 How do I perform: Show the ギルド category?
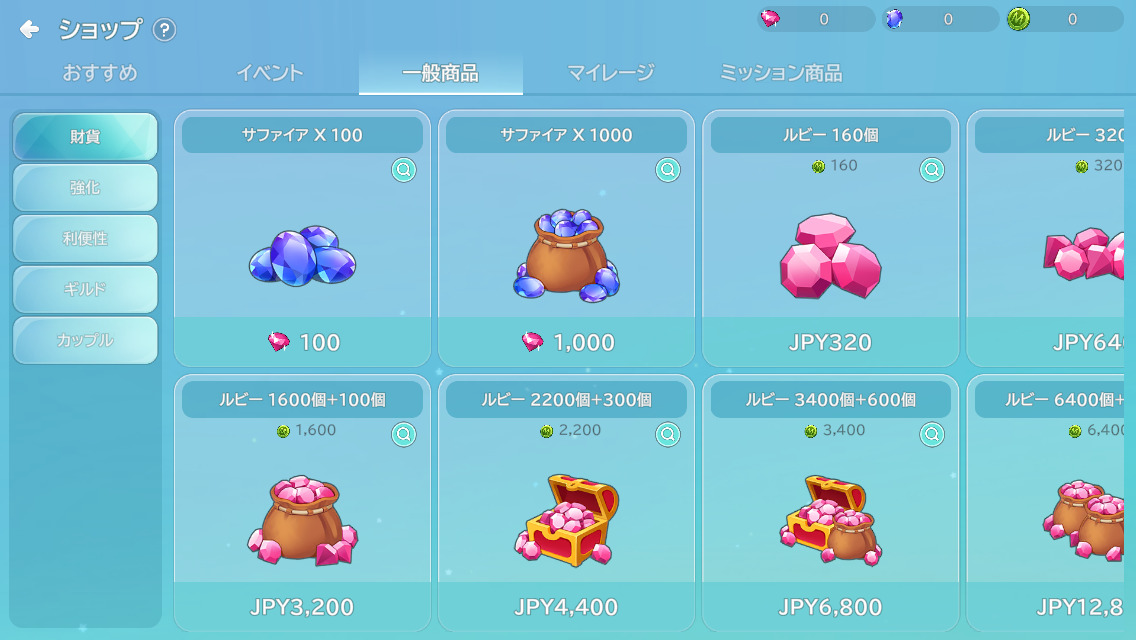pyautogui.click(x=85, y=290)
